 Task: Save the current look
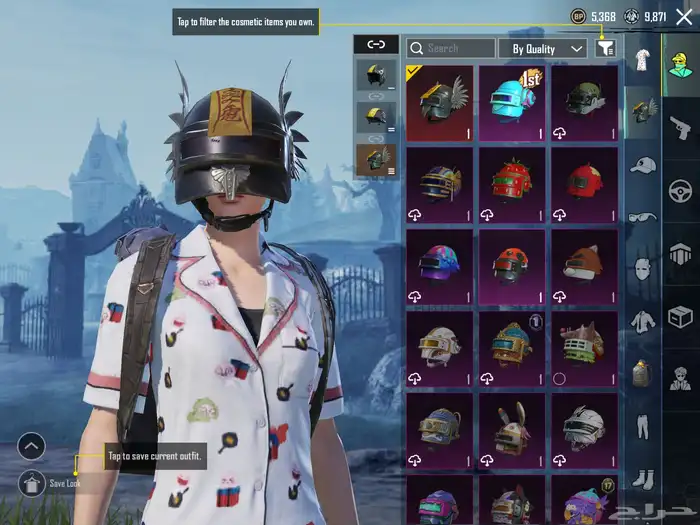point(31,483)
